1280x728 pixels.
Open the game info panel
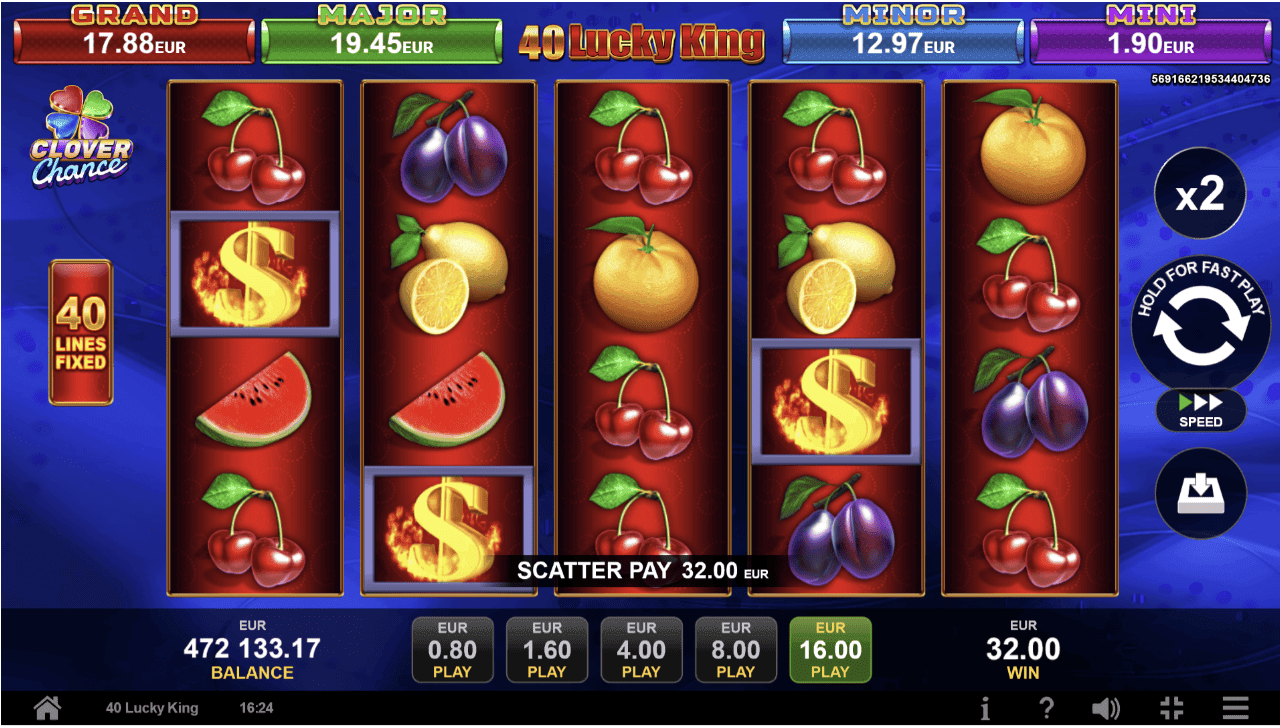[x=986, y=708]
